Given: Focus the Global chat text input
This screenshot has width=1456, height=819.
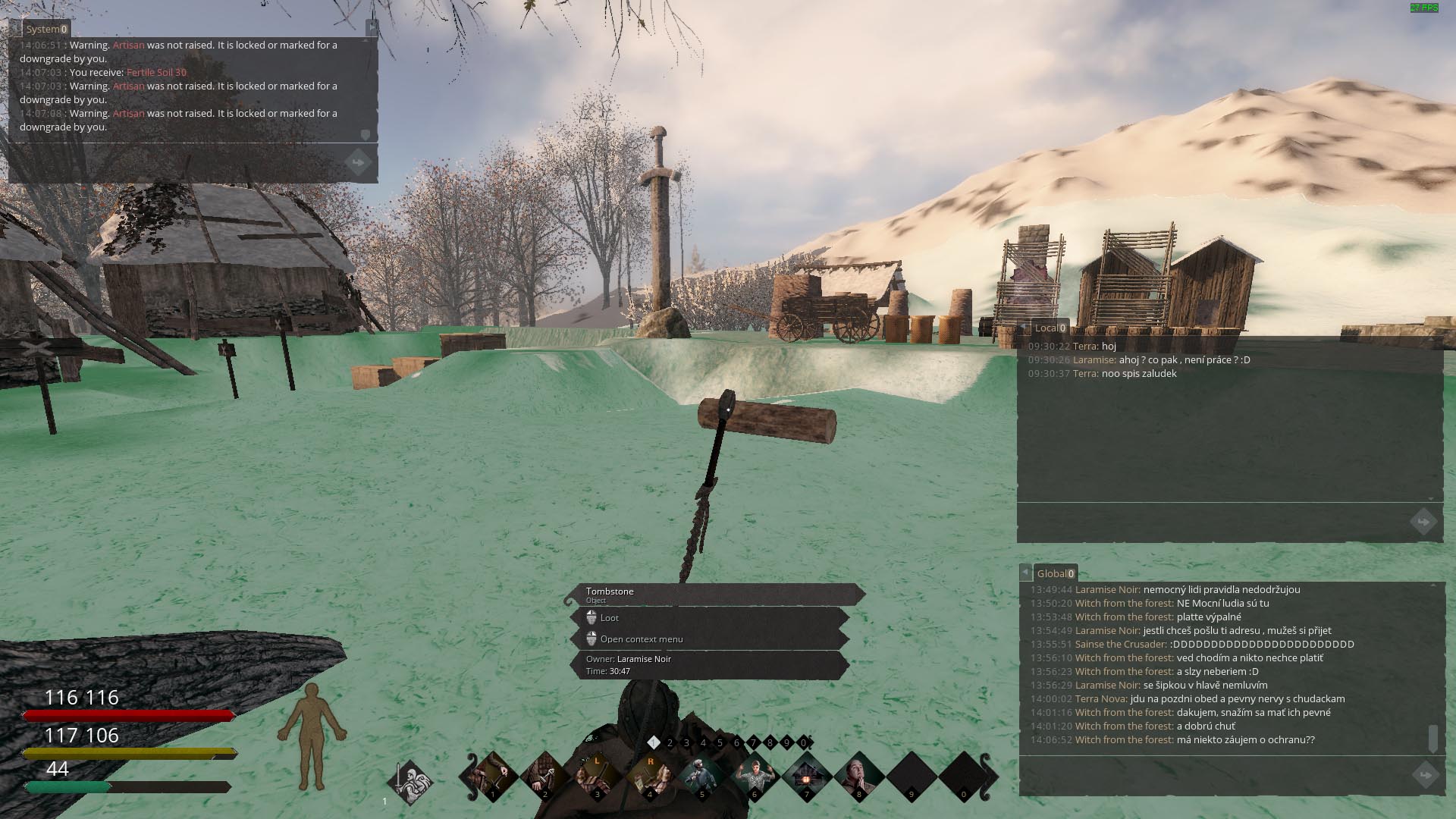Looking at the screenshot, I should 1213,775.
